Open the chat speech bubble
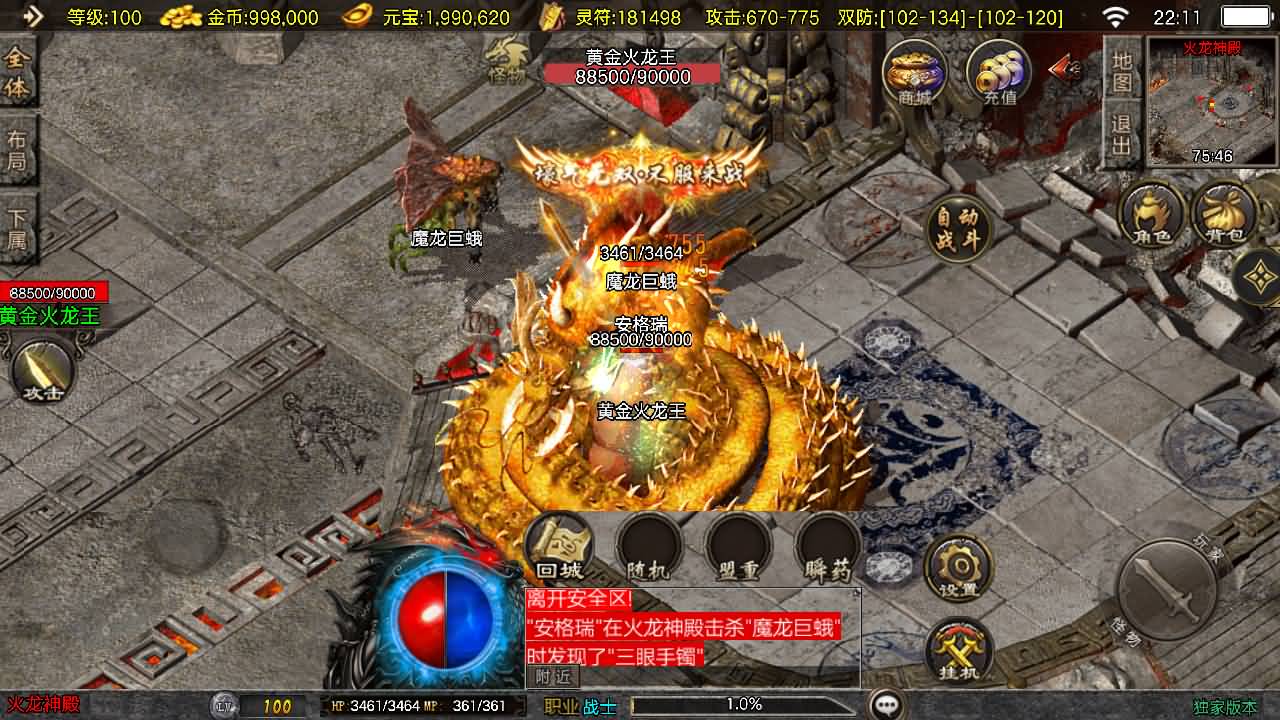1280x720 pixels. pyautogui.click(x=886, y=705)
